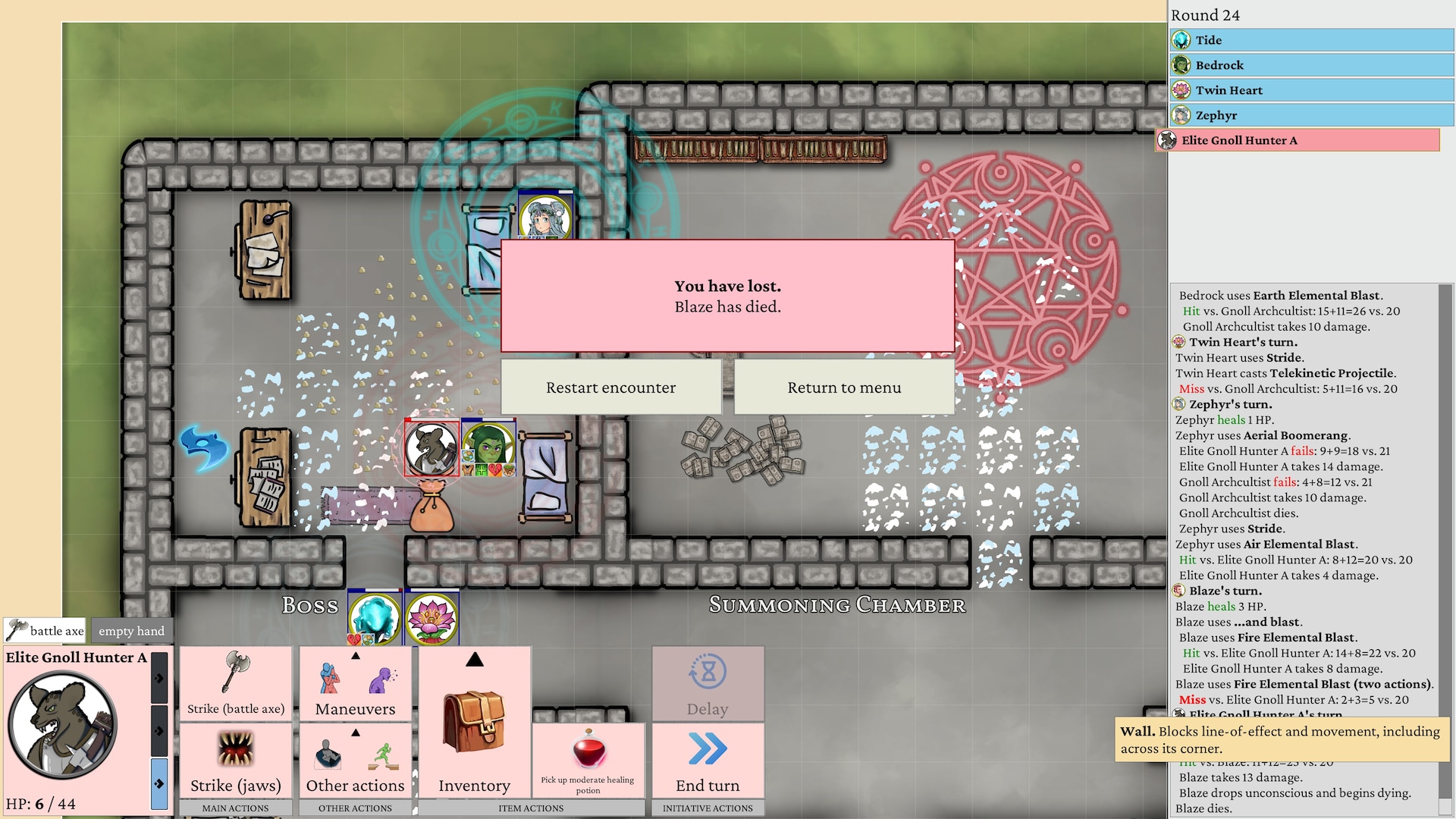Screen dimensions: 1456x819
Task: Open Other actions
Action: tap(355, 760)
